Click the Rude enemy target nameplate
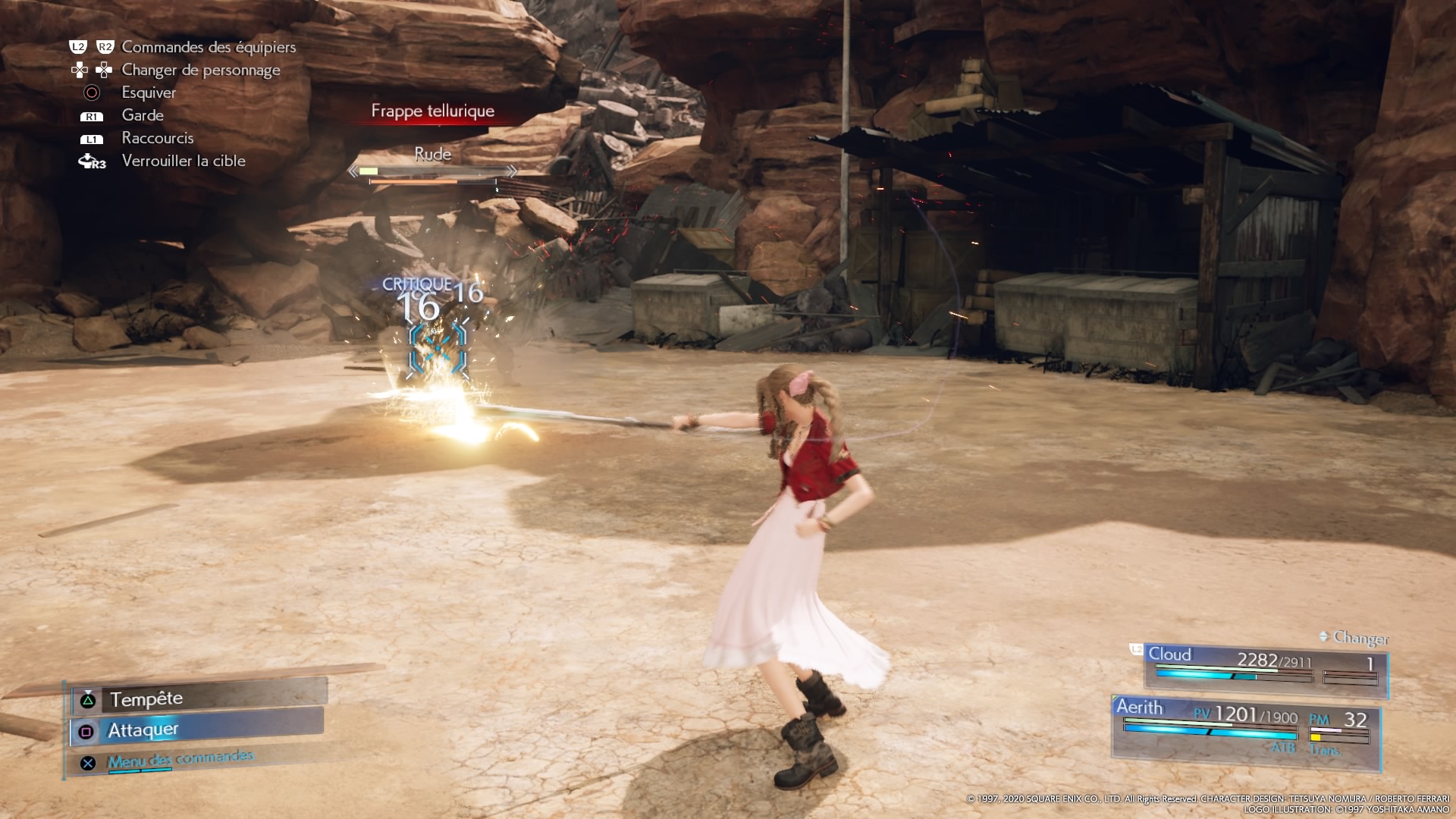The width and height of the screenshot is (1456, 819). click(x=432, y=155)
